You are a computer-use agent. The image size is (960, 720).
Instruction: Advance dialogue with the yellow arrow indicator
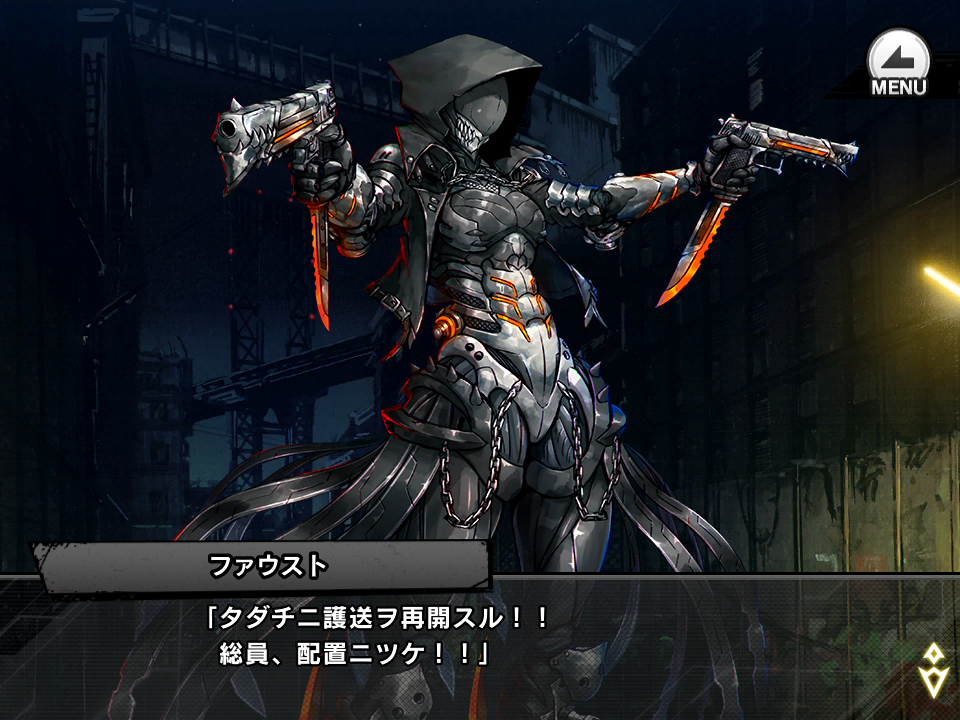pyautogui.click(x=932, y=669)
